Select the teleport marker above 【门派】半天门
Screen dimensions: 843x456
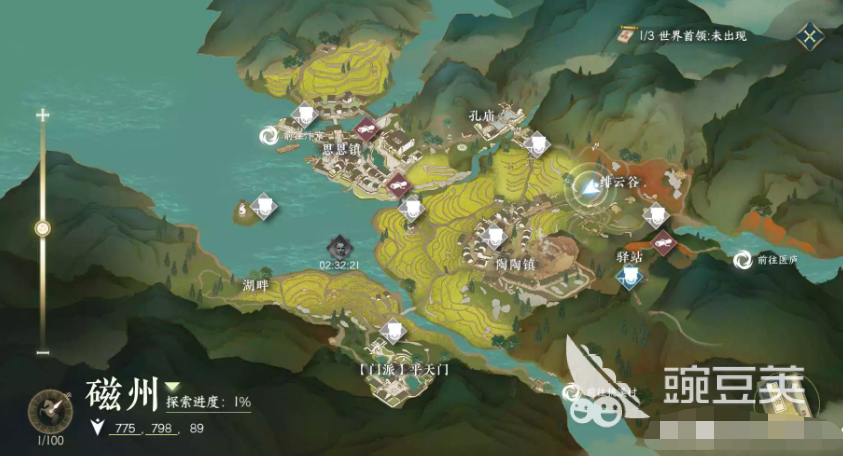tap(394, 328)
